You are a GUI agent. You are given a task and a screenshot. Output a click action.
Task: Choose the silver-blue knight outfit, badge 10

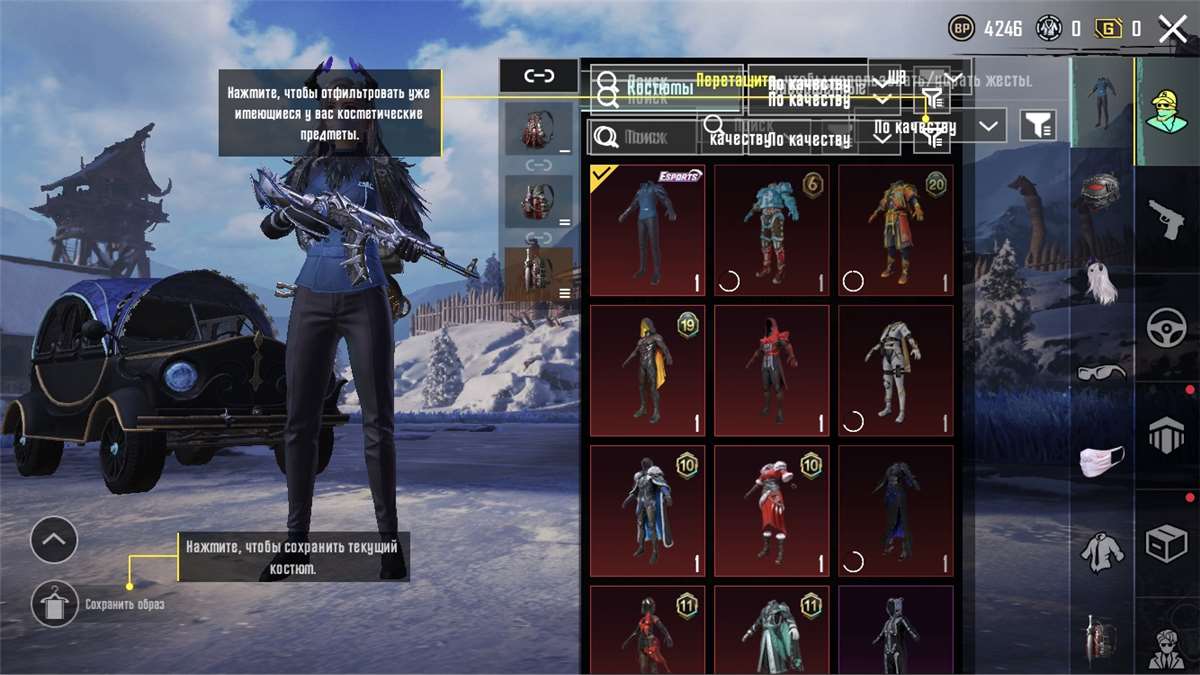647,511
